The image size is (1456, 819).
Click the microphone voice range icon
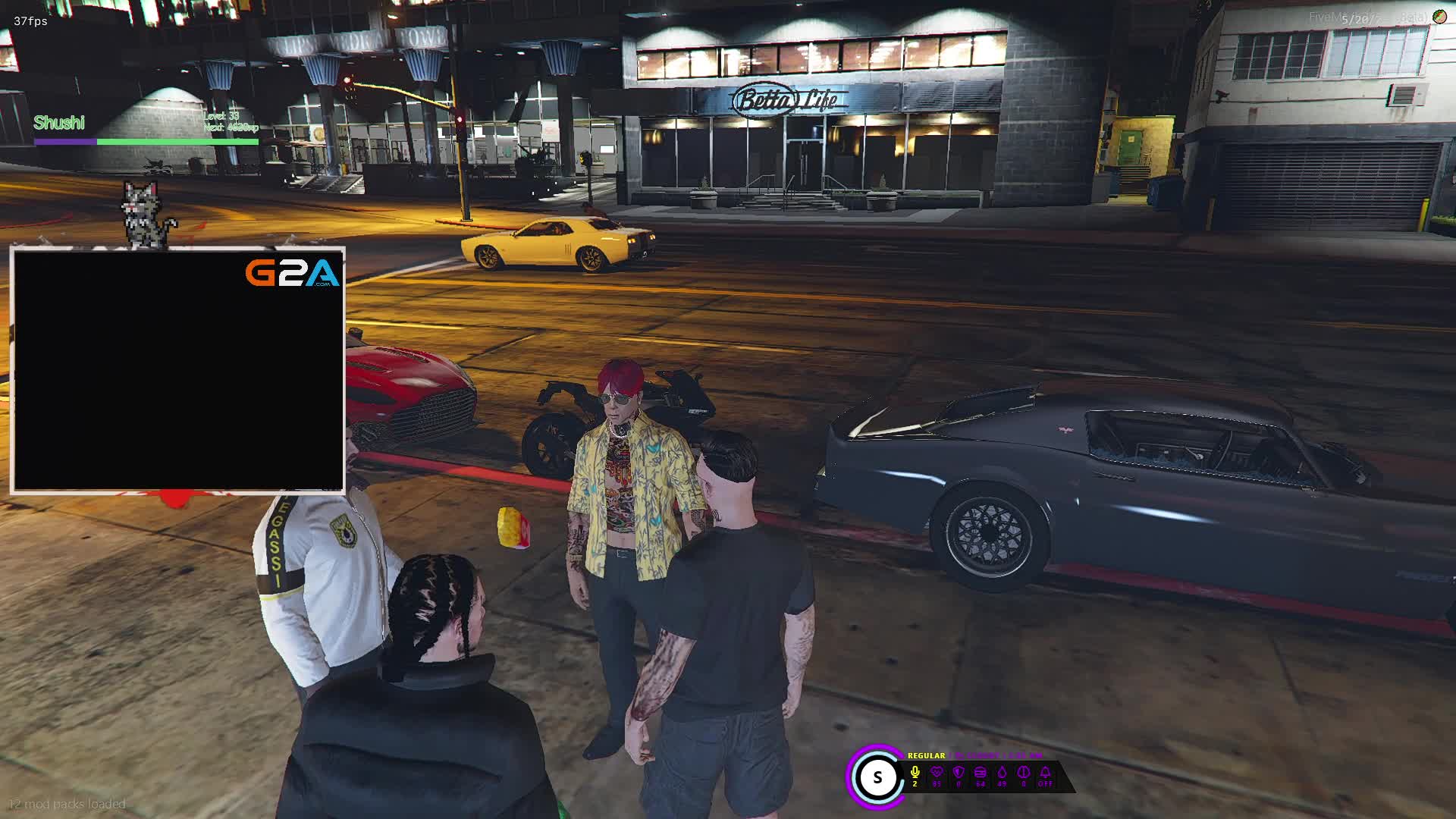[915, 773]
